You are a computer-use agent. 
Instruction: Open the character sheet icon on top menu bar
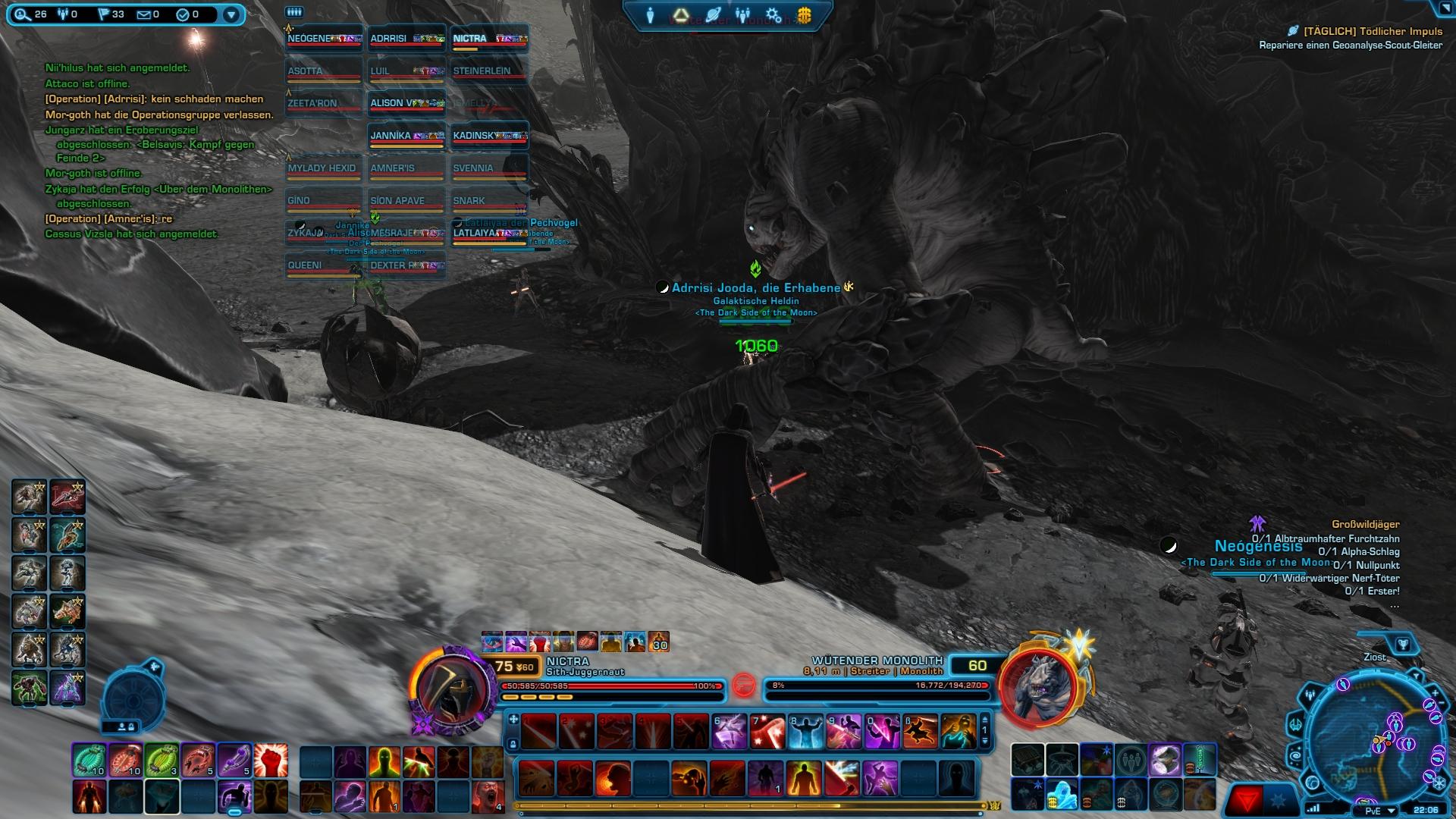(651, 13)
